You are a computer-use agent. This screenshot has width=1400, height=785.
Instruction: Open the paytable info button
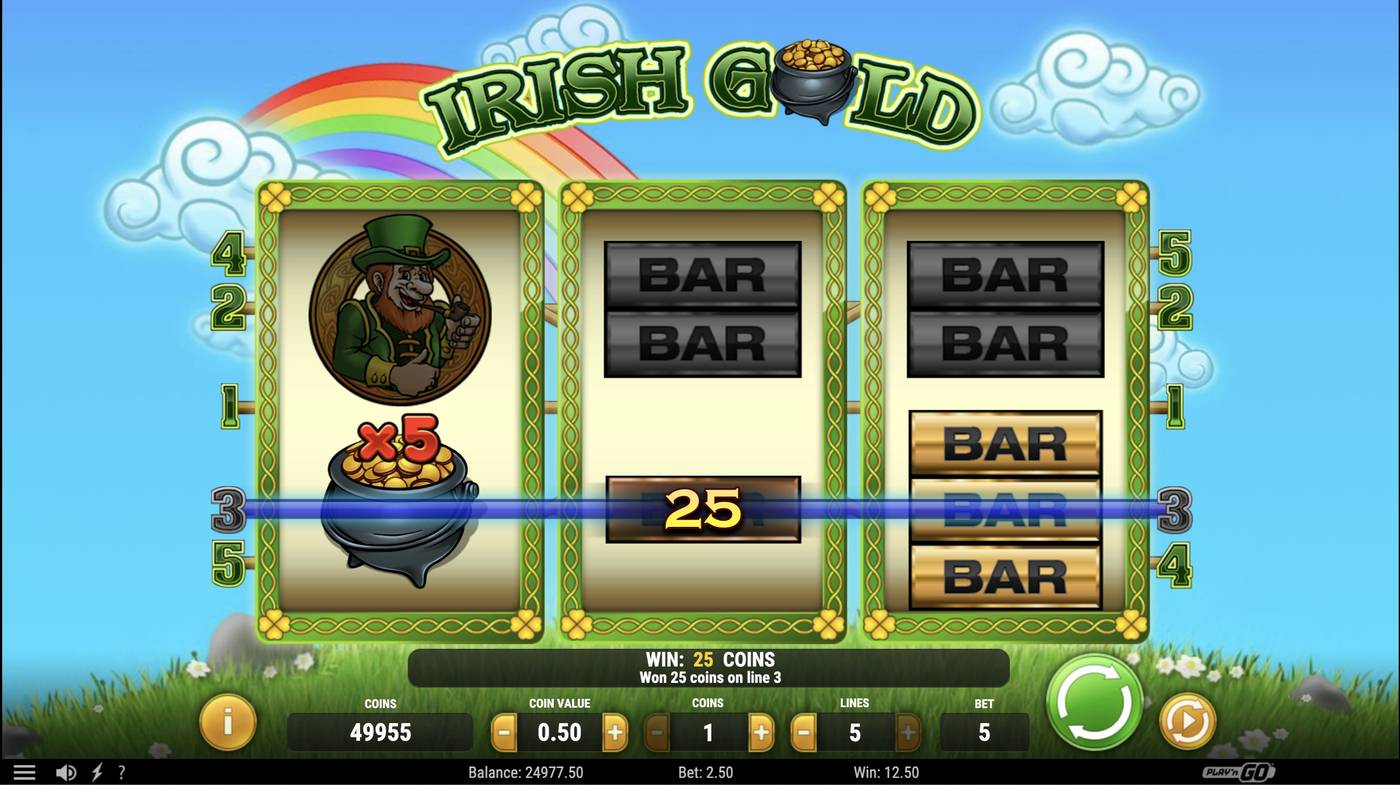[228, 727]
